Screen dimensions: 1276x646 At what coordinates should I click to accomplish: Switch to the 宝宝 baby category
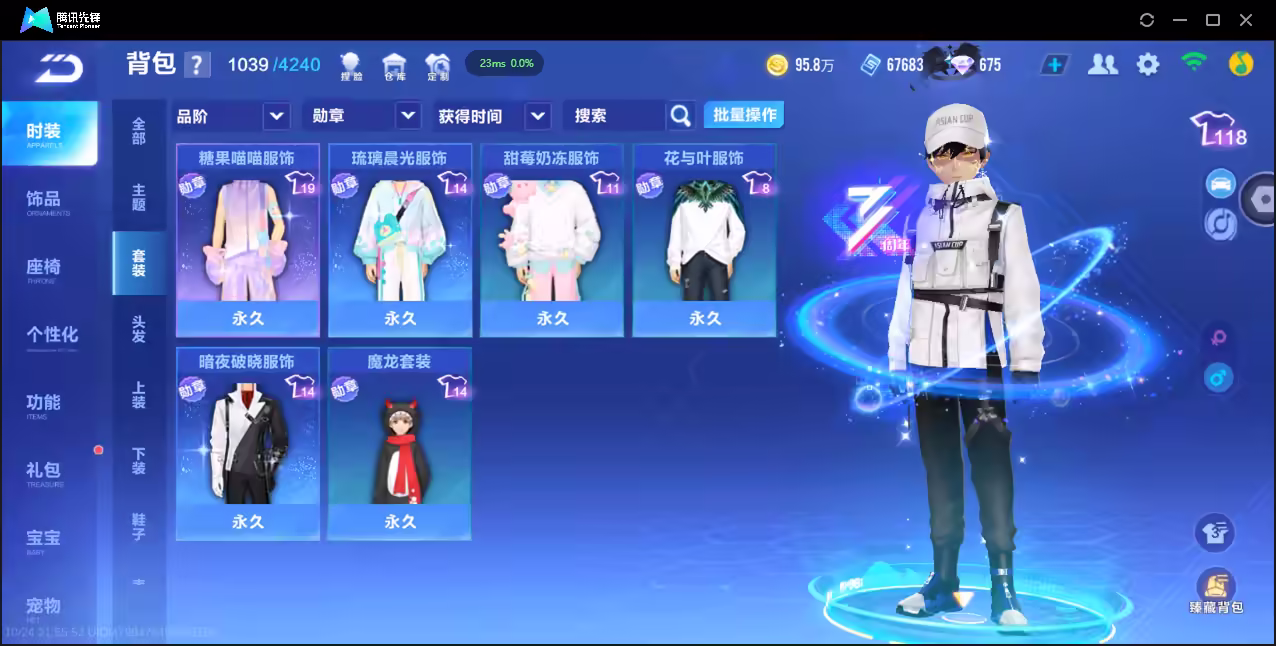[44, 540]
